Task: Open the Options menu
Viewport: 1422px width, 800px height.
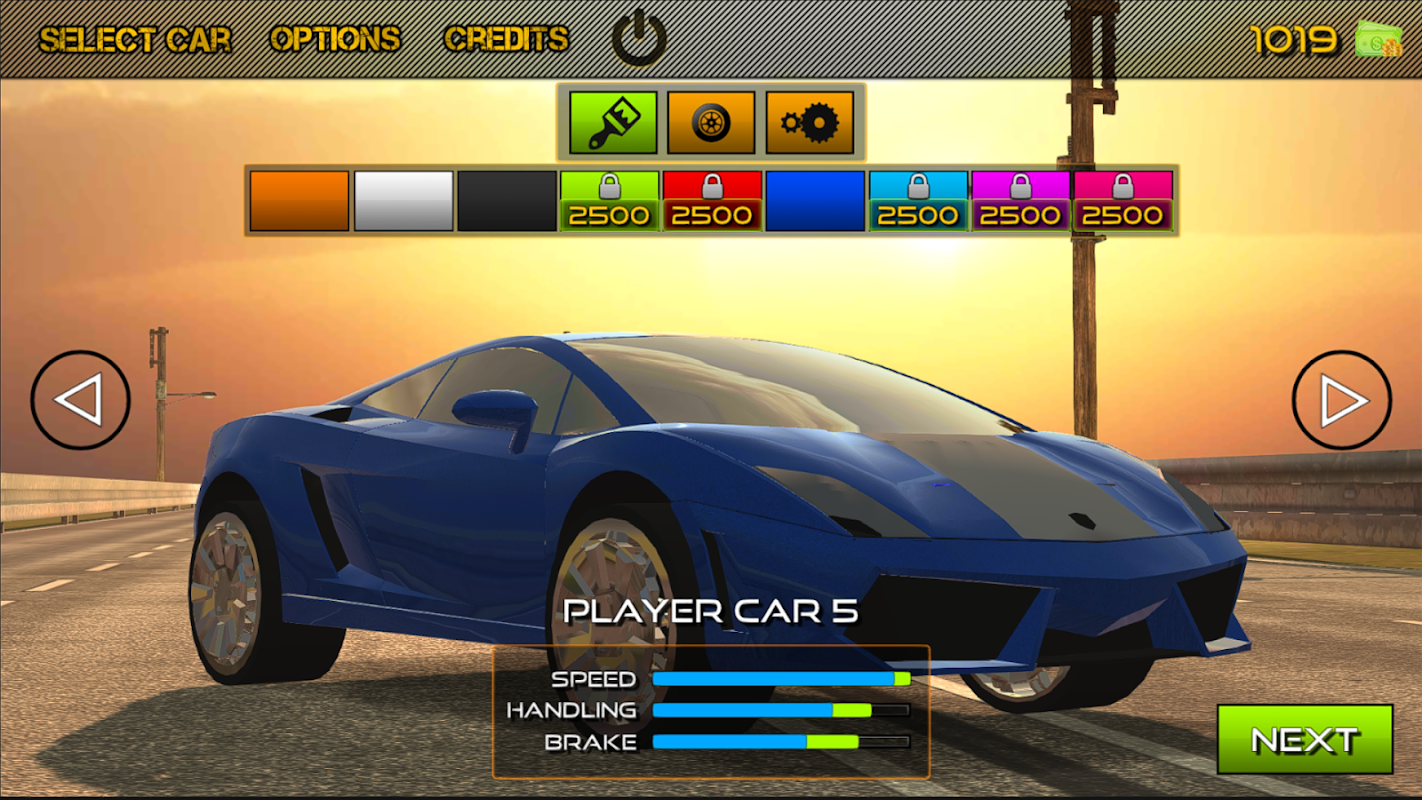Action: (335, 40)
